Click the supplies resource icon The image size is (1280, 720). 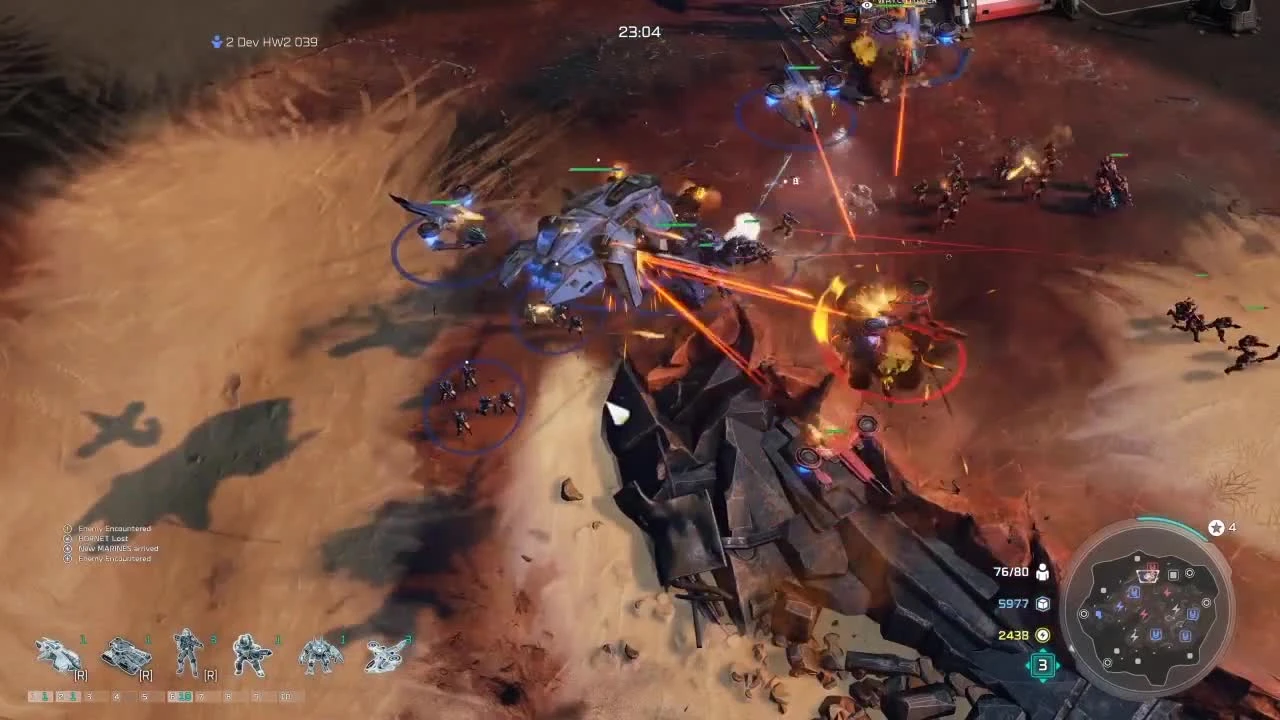(1043, 601)
